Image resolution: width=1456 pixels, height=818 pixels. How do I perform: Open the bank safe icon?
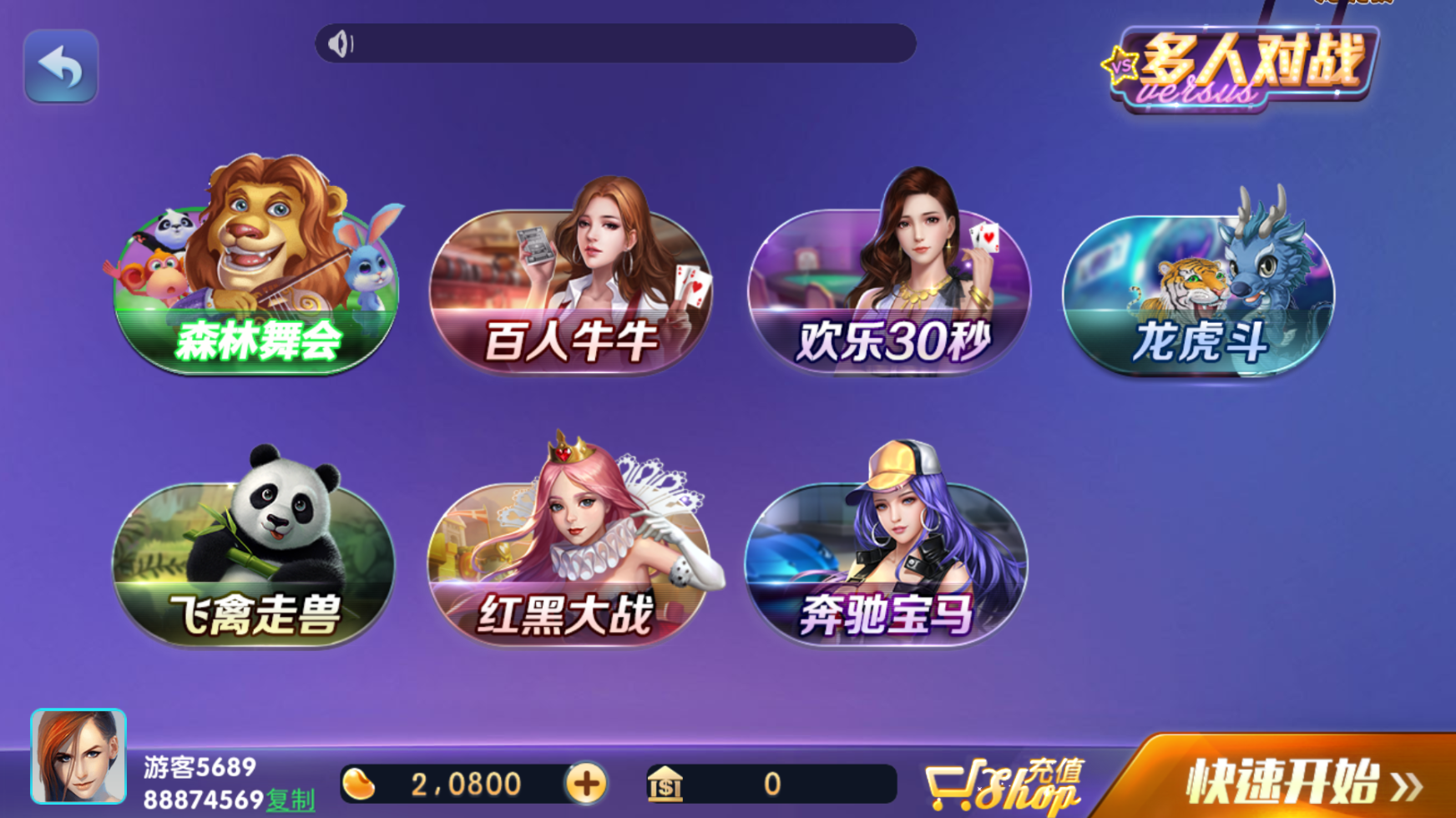point(665,785)
